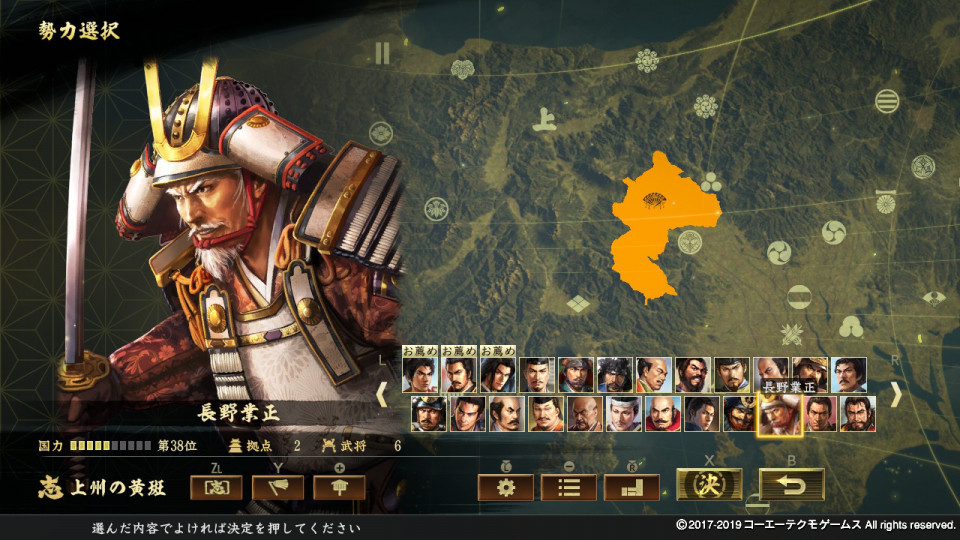Open the gear settings button
The width and height of the screenshot is (960, 540).
pos(505,487)
